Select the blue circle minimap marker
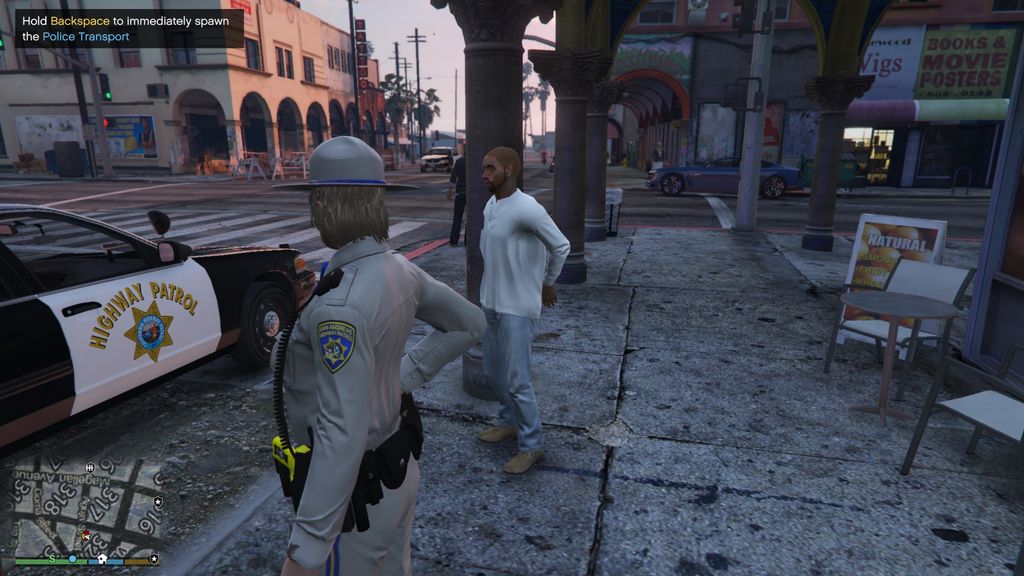The image size is (1024, 576). pyautogui.click(x=72, y=559)
